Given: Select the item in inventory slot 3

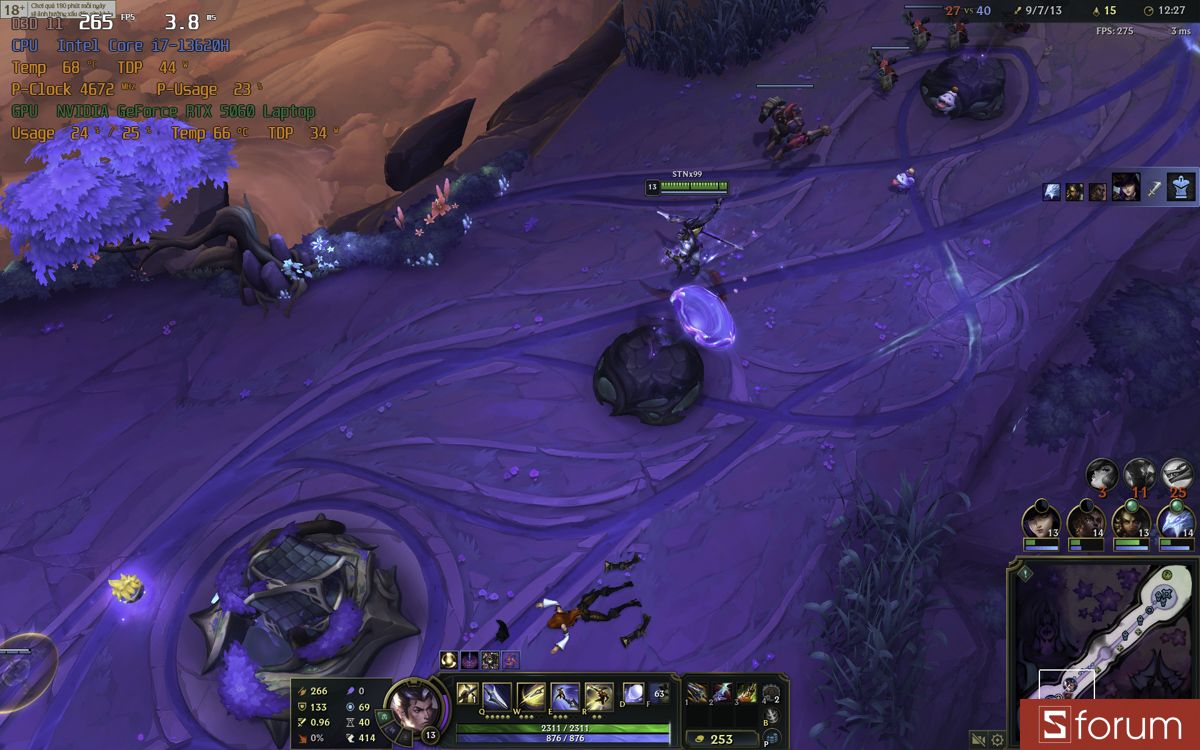Looking at the screenshot, I should pos(746,693).
